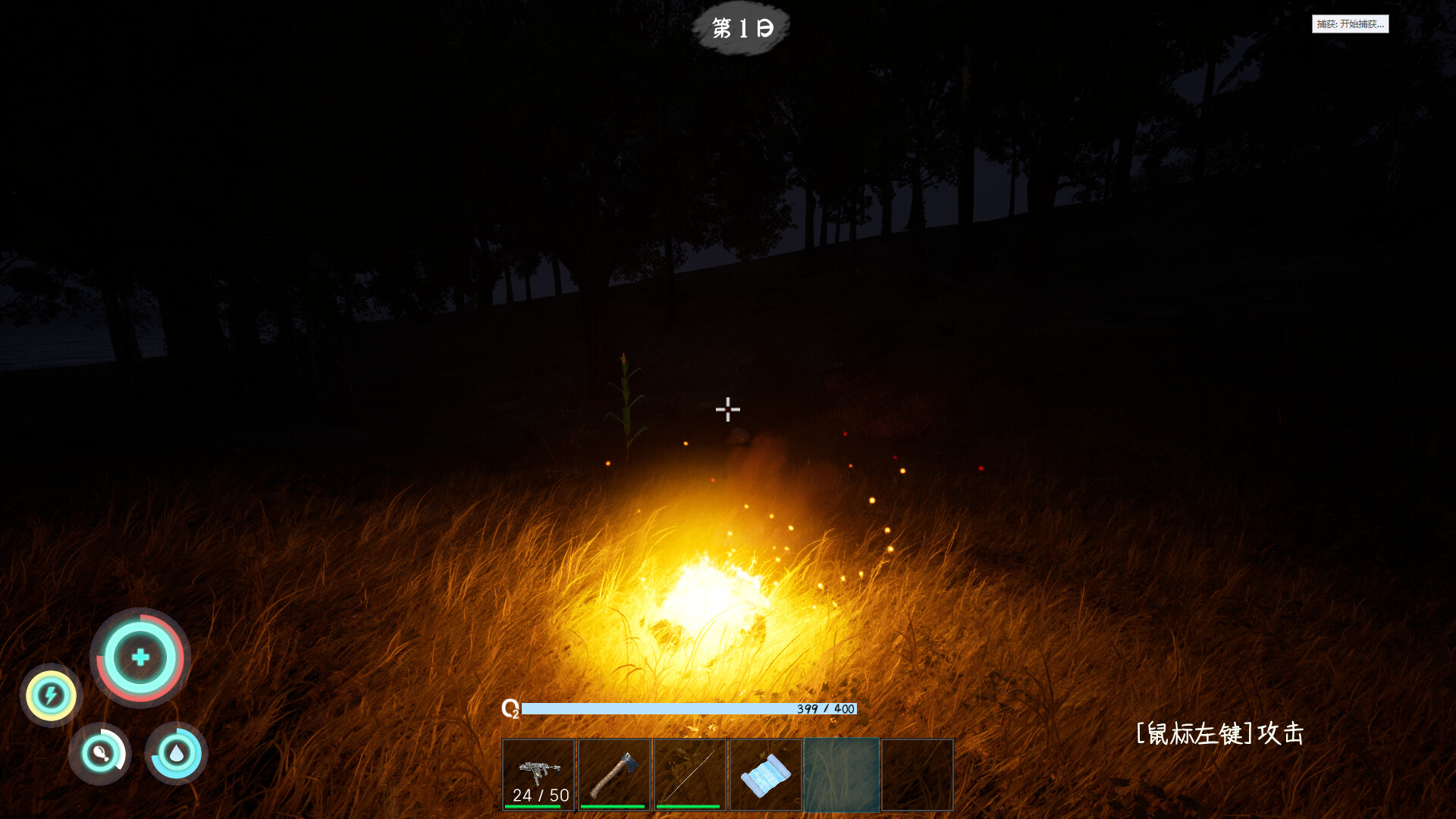Click the O2 oxygen icon
Viewport: 1456px width, 819px height.
(x=510, y=710)
